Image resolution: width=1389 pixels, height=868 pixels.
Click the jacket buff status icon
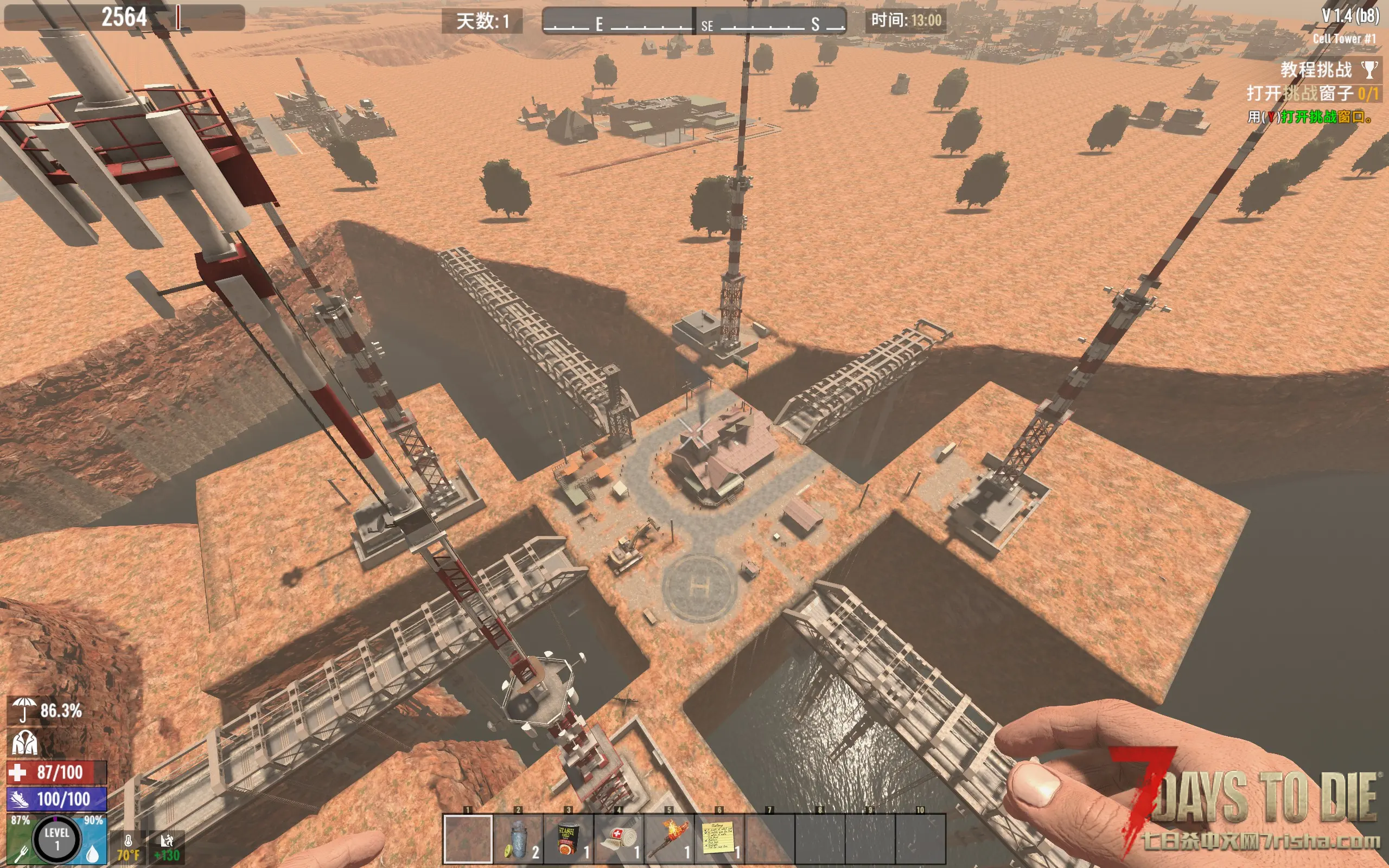pos(24,742)
